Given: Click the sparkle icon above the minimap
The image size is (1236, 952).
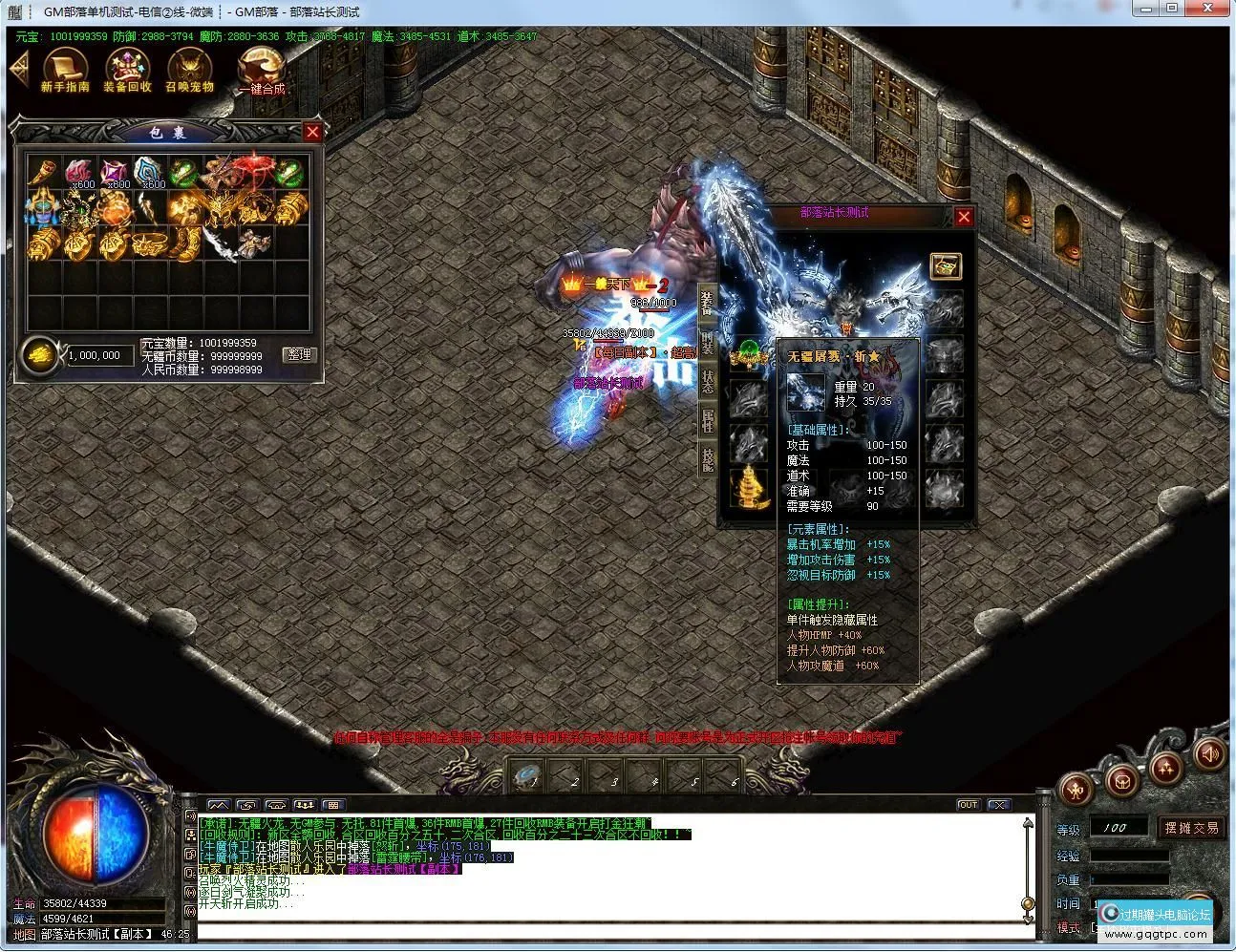Looking at the screenshot, I should pos(1166,767).
